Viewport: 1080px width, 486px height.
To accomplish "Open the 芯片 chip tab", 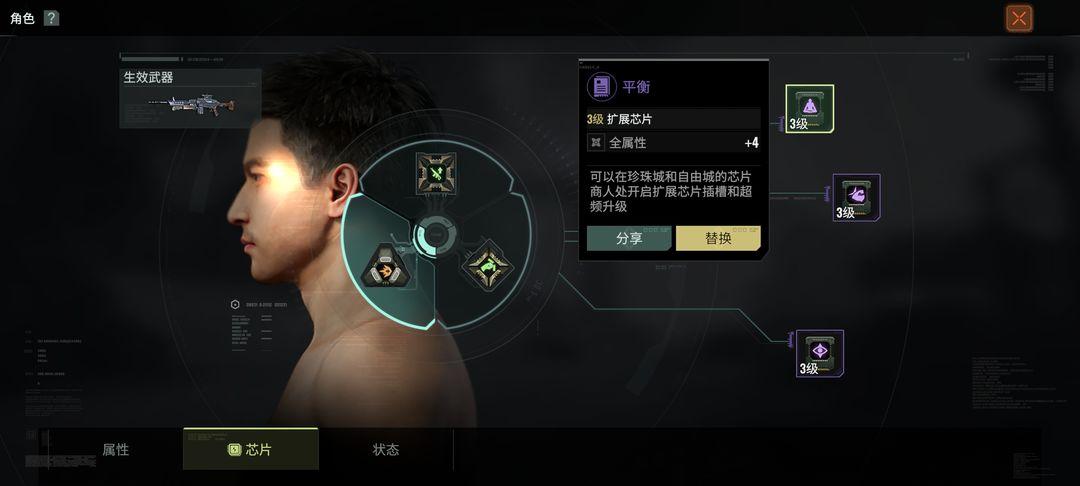I will 250,450.
